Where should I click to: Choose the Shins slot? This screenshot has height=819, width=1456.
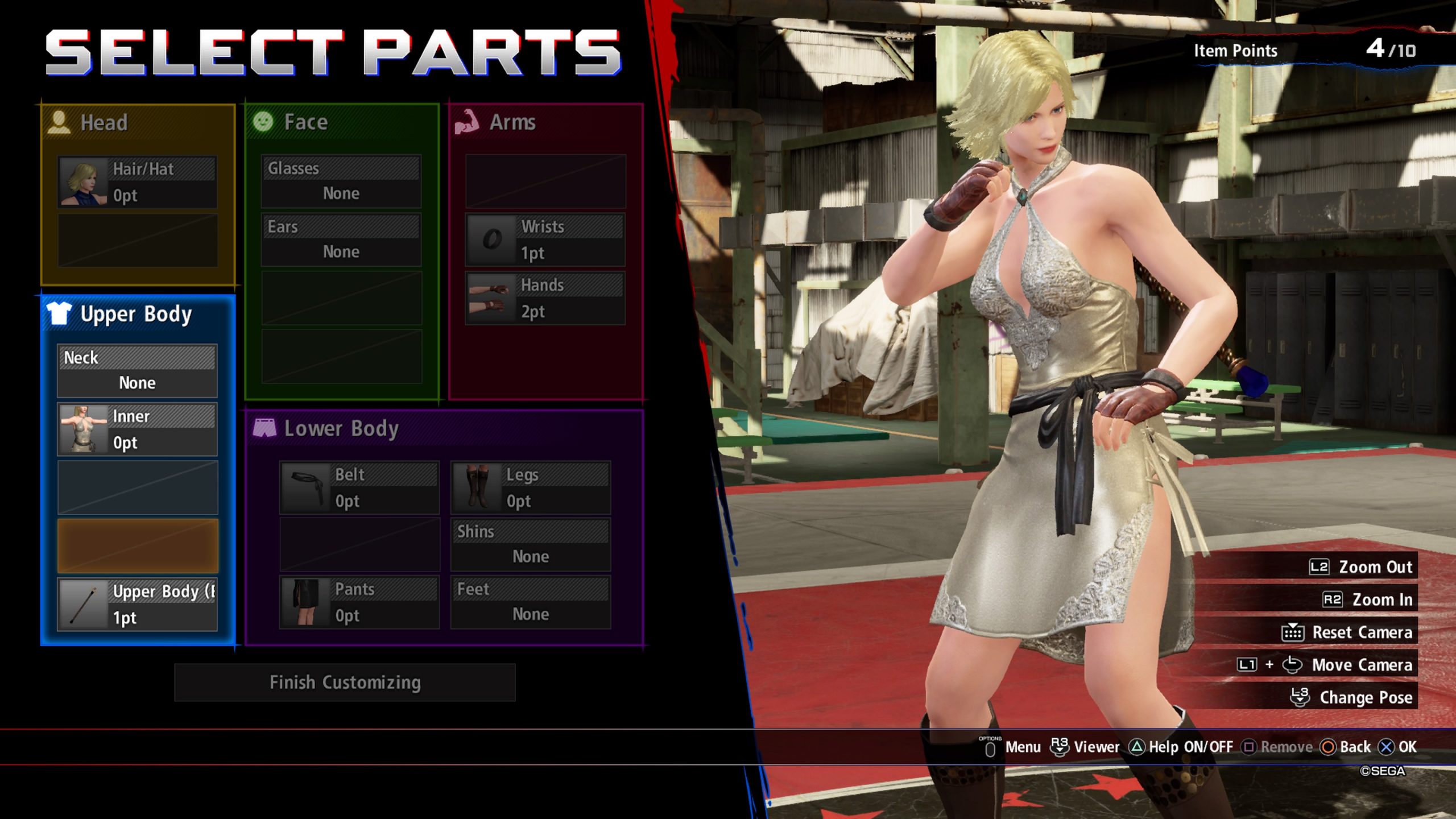point(530,545)
